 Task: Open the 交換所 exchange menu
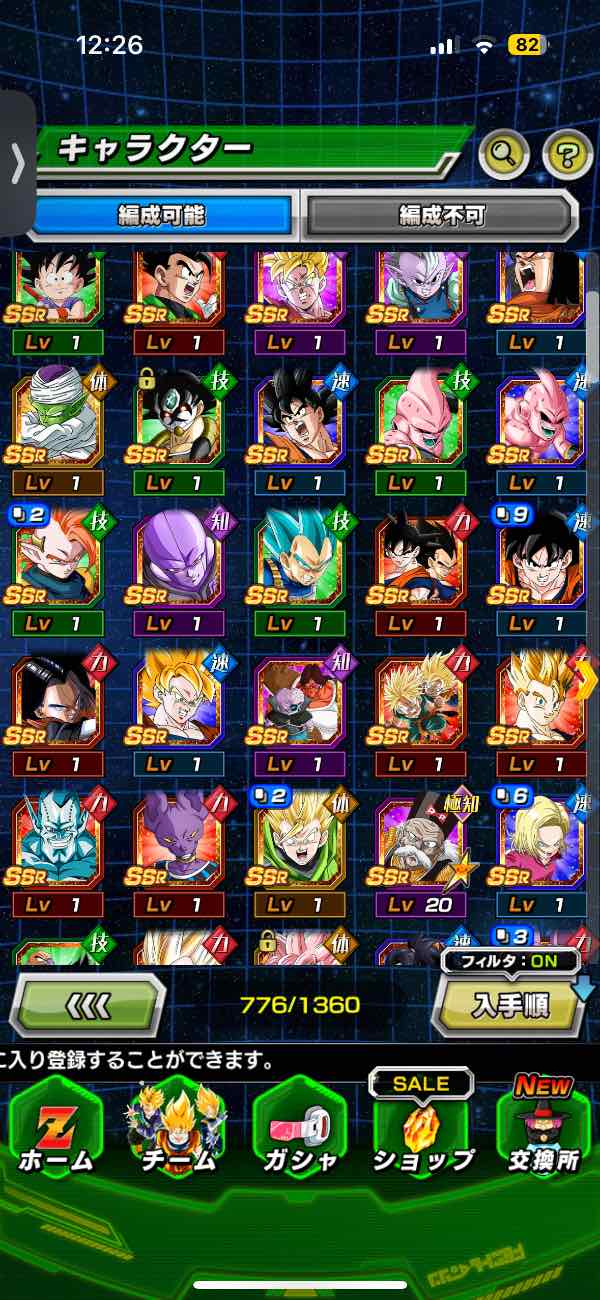(x=544, y=1128)
